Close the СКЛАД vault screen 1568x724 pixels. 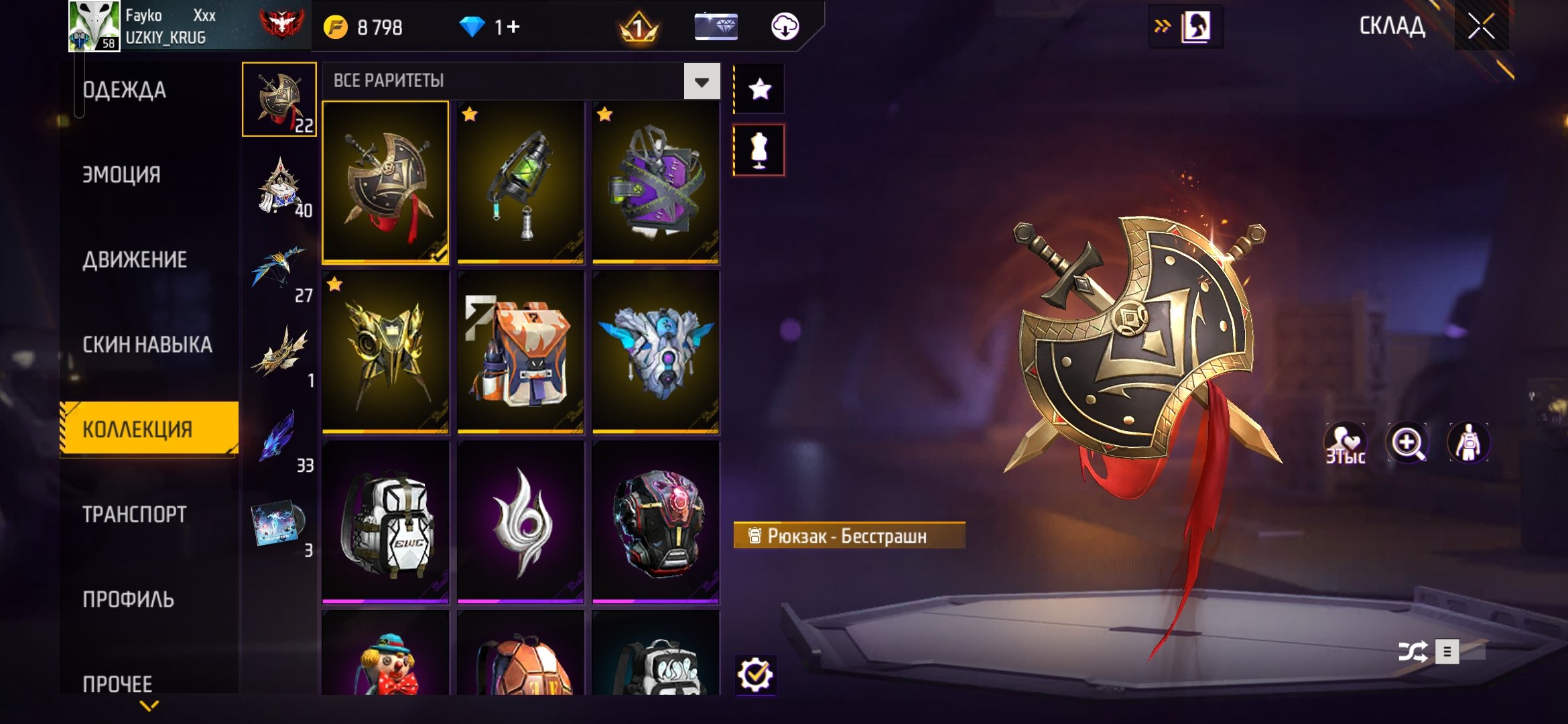pos(1481,27)
